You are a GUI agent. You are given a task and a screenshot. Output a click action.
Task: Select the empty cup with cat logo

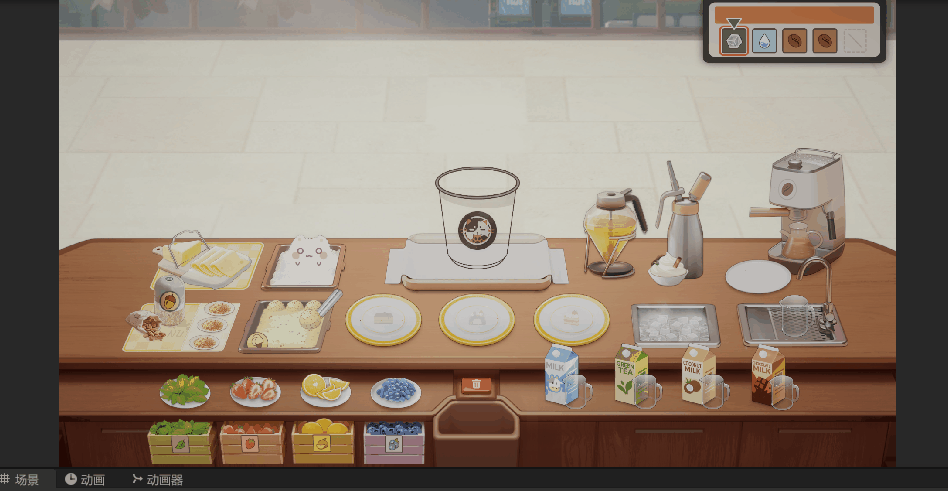(x=477, y=218)
